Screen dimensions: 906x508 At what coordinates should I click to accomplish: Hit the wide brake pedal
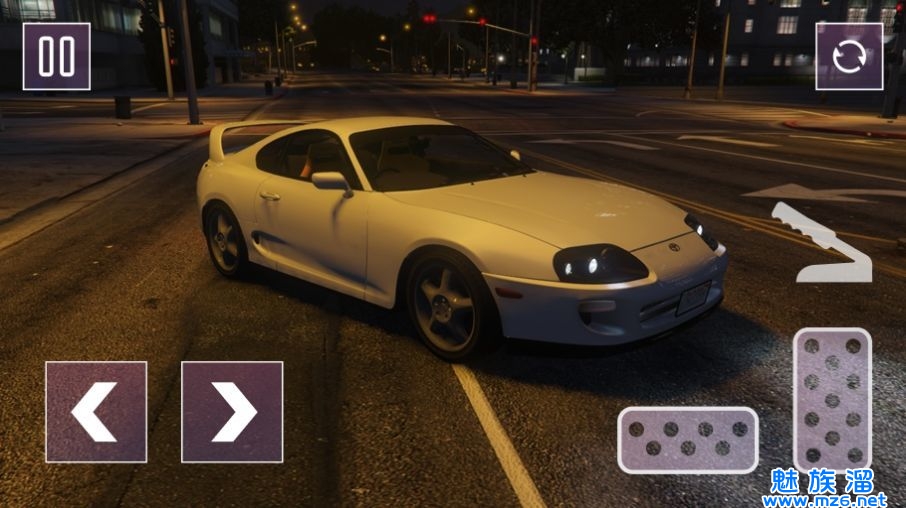[687, 440]
